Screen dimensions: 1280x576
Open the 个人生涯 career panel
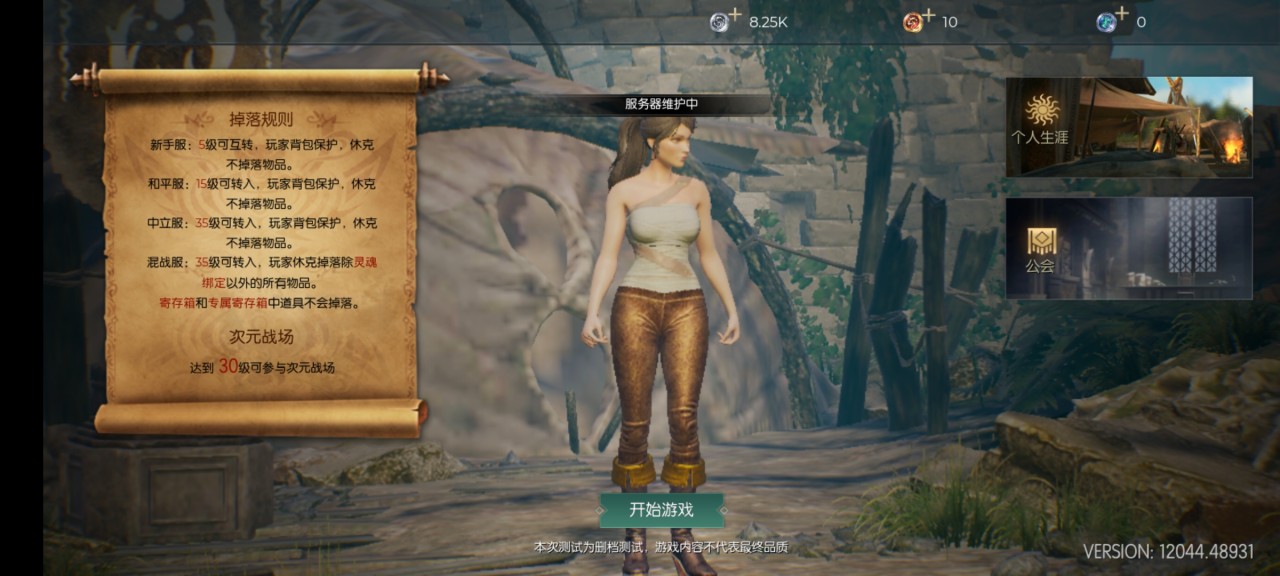tap(1128, 127)
